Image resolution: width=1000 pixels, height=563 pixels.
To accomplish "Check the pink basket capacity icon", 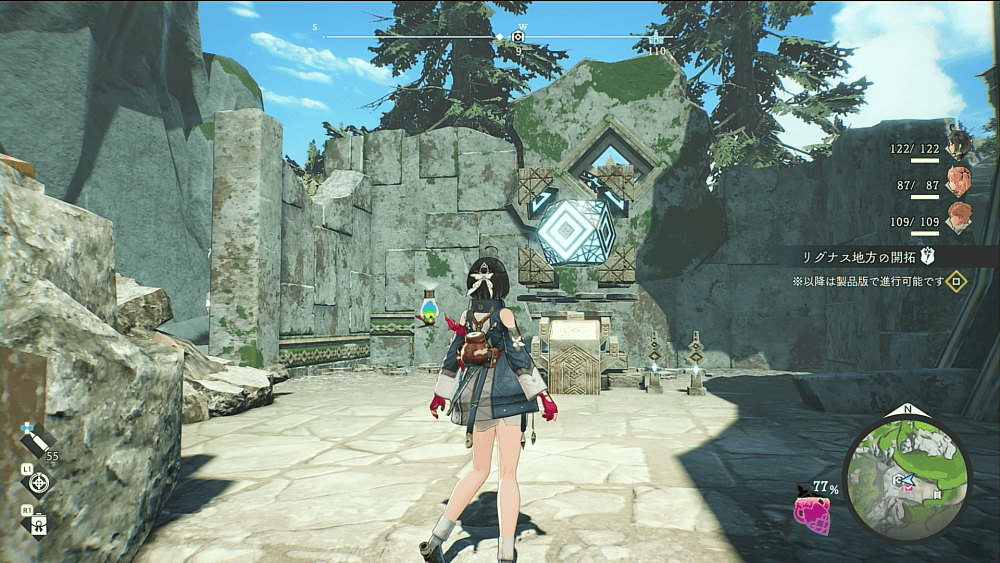I will tap(810, 512).
